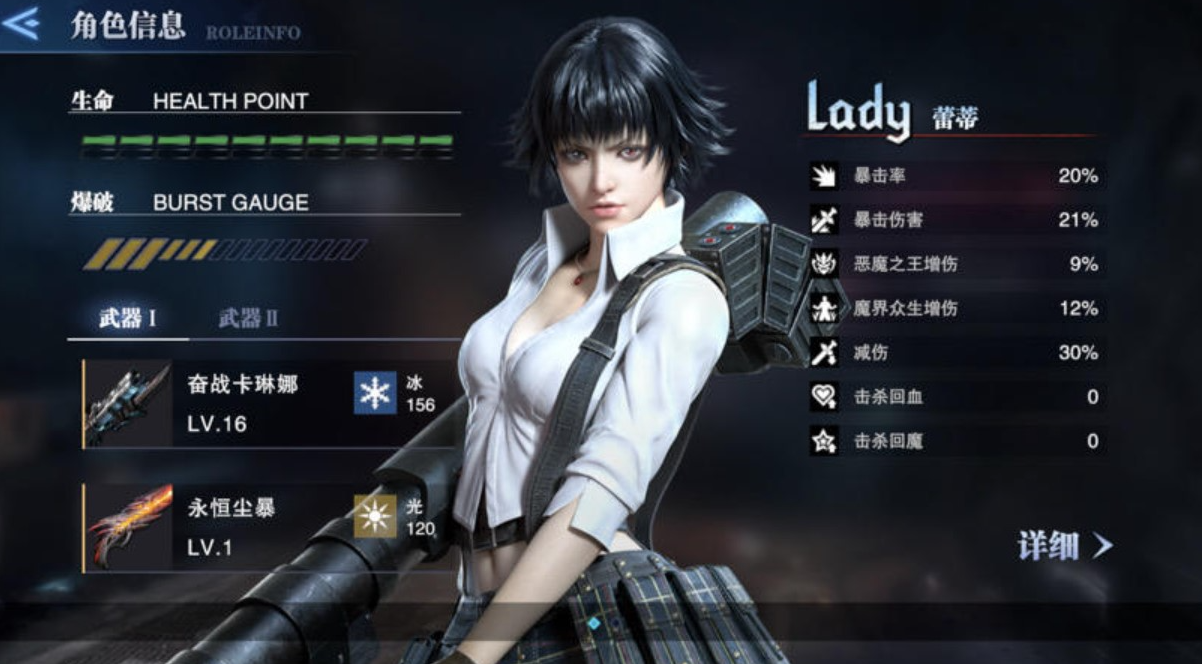
Task: Go back using the arrow button
Action: [22, 23]
